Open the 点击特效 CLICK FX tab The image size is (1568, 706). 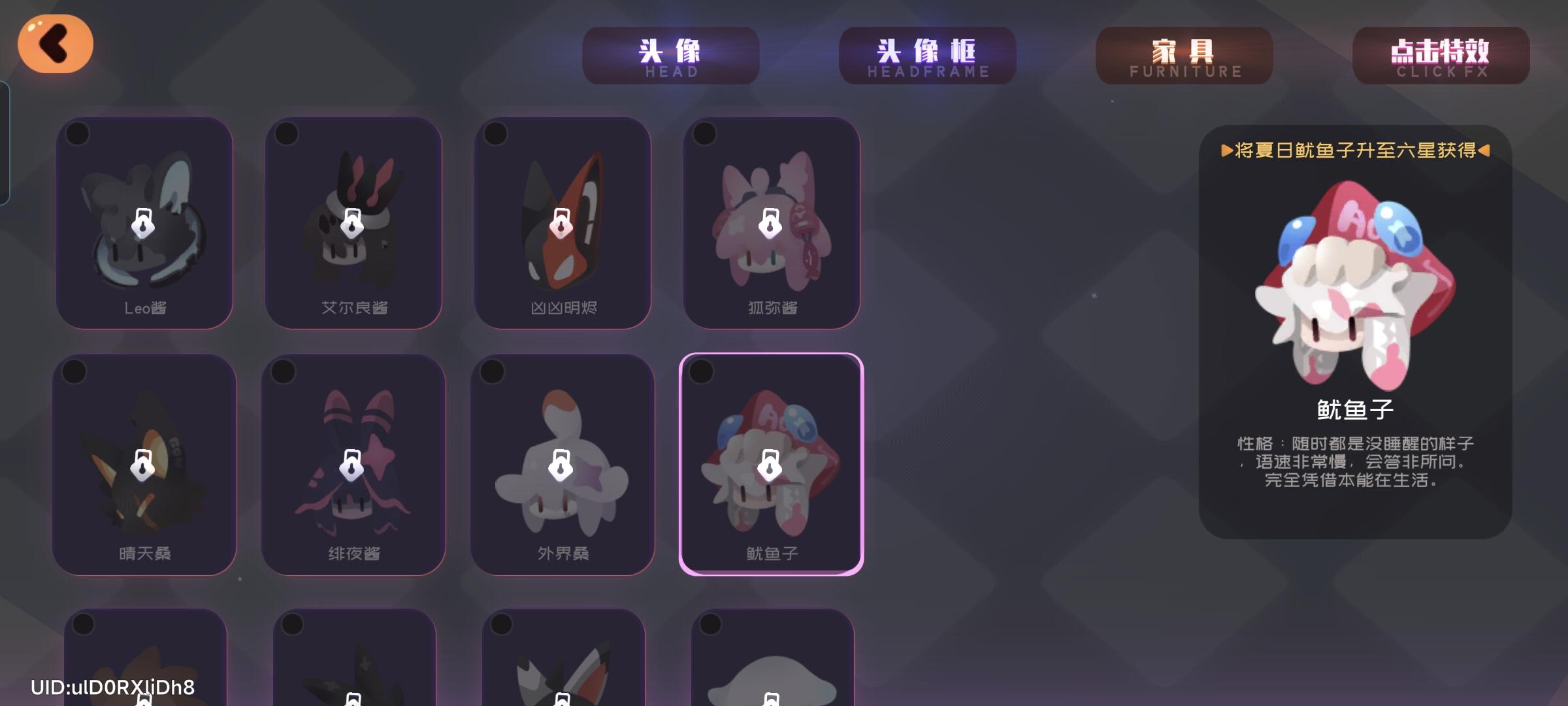tap(1441, 56)
